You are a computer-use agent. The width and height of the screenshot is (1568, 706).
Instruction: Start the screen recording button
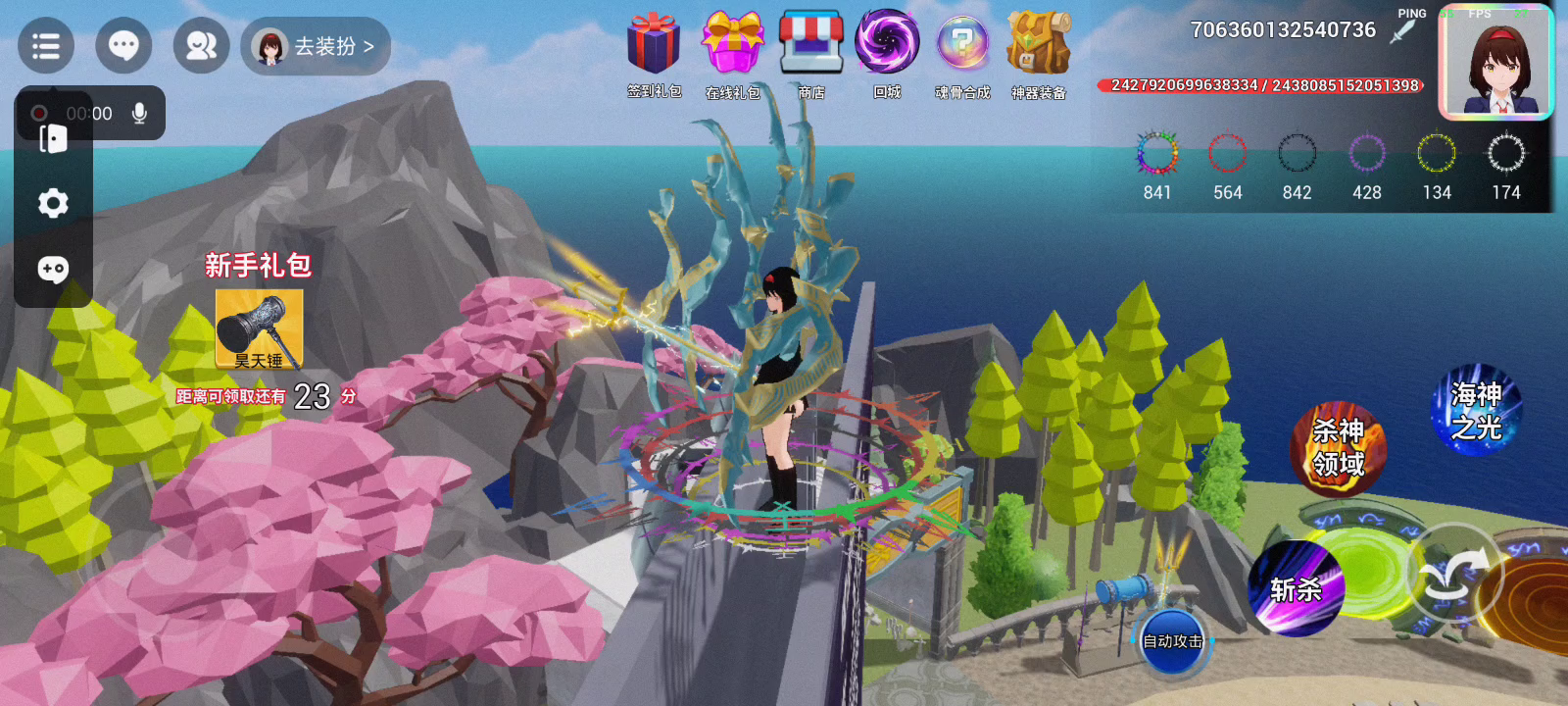[39, 114]
